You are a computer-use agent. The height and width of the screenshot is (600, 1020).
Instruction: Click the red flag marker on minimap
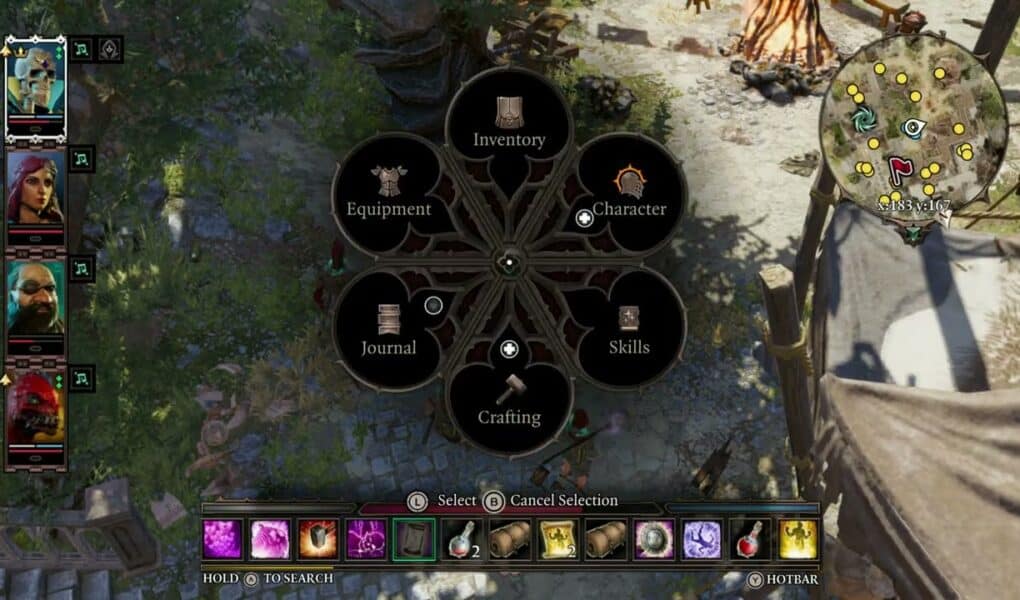(899, 170)
